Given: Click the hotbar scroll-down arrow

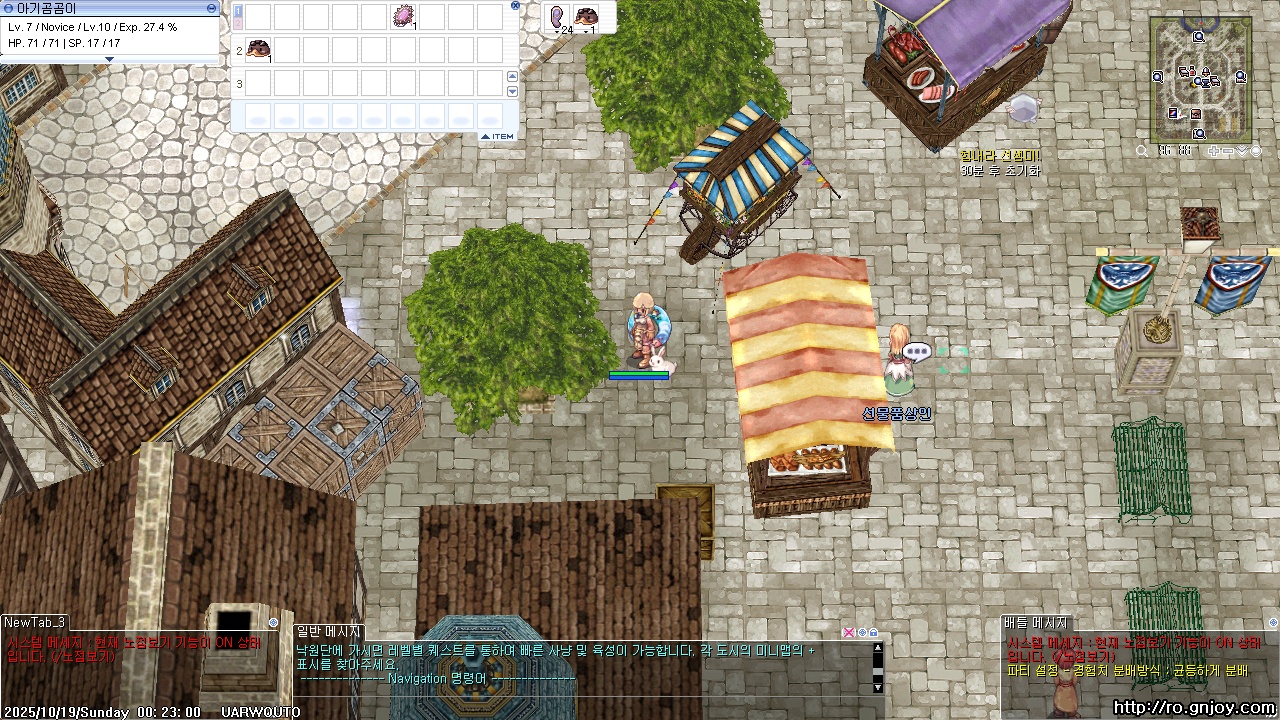Looking at the screenshot, I should tap(513, 91).
